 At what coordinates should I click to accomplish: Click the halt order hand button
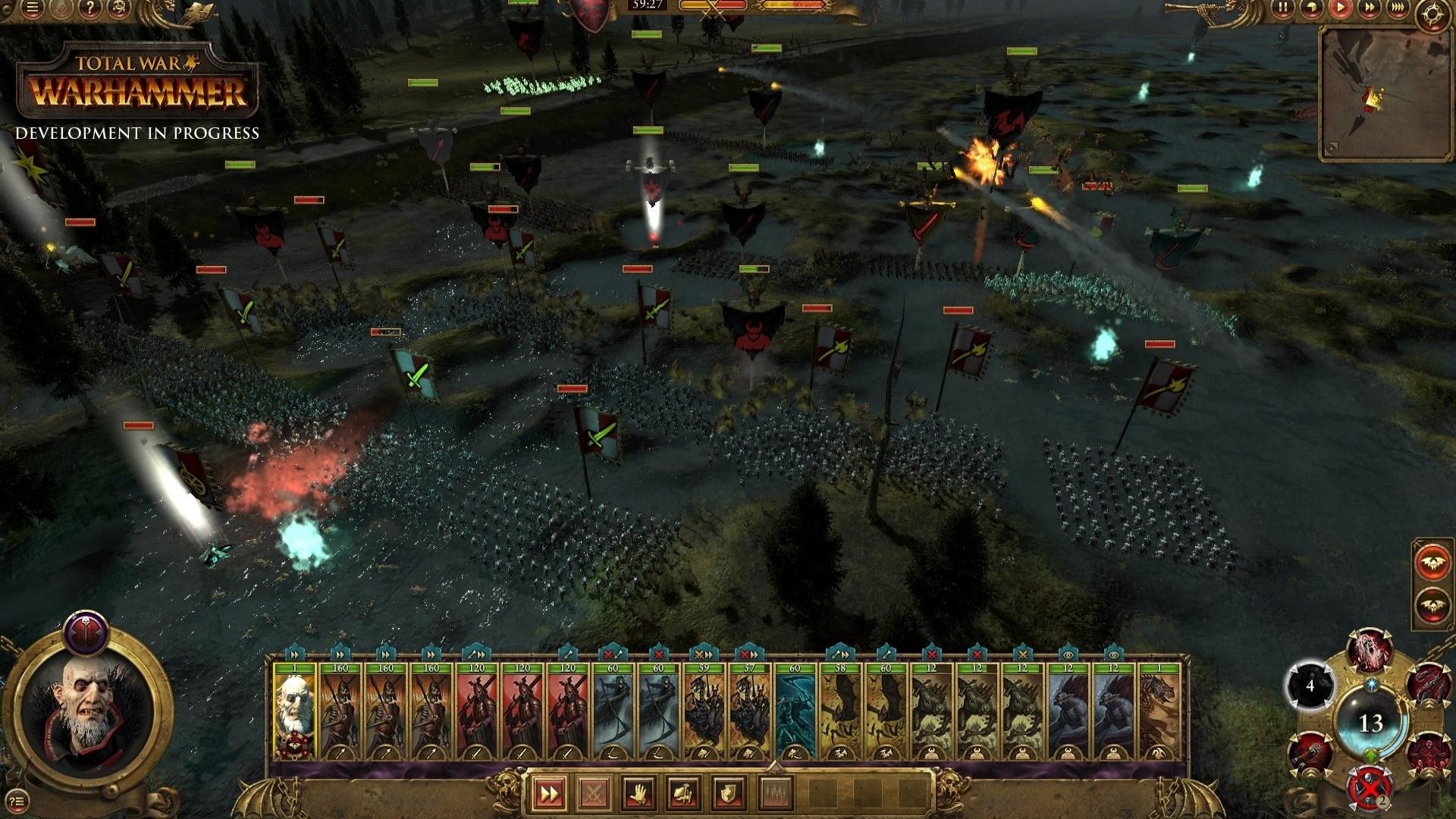click(639, 794)
